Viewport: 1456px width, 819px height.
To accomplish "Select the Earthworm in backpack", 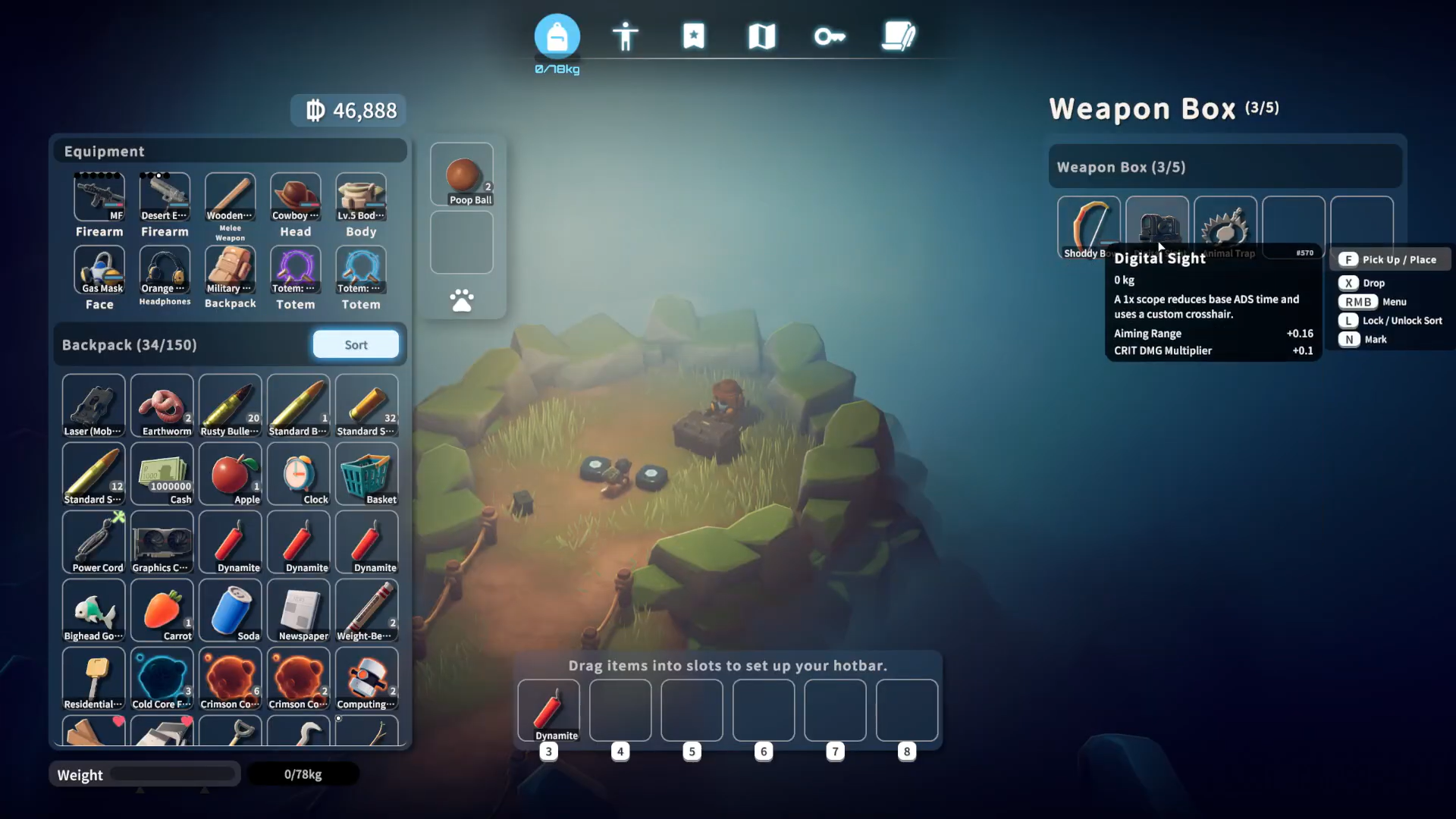I will click(x=162, y=406).
